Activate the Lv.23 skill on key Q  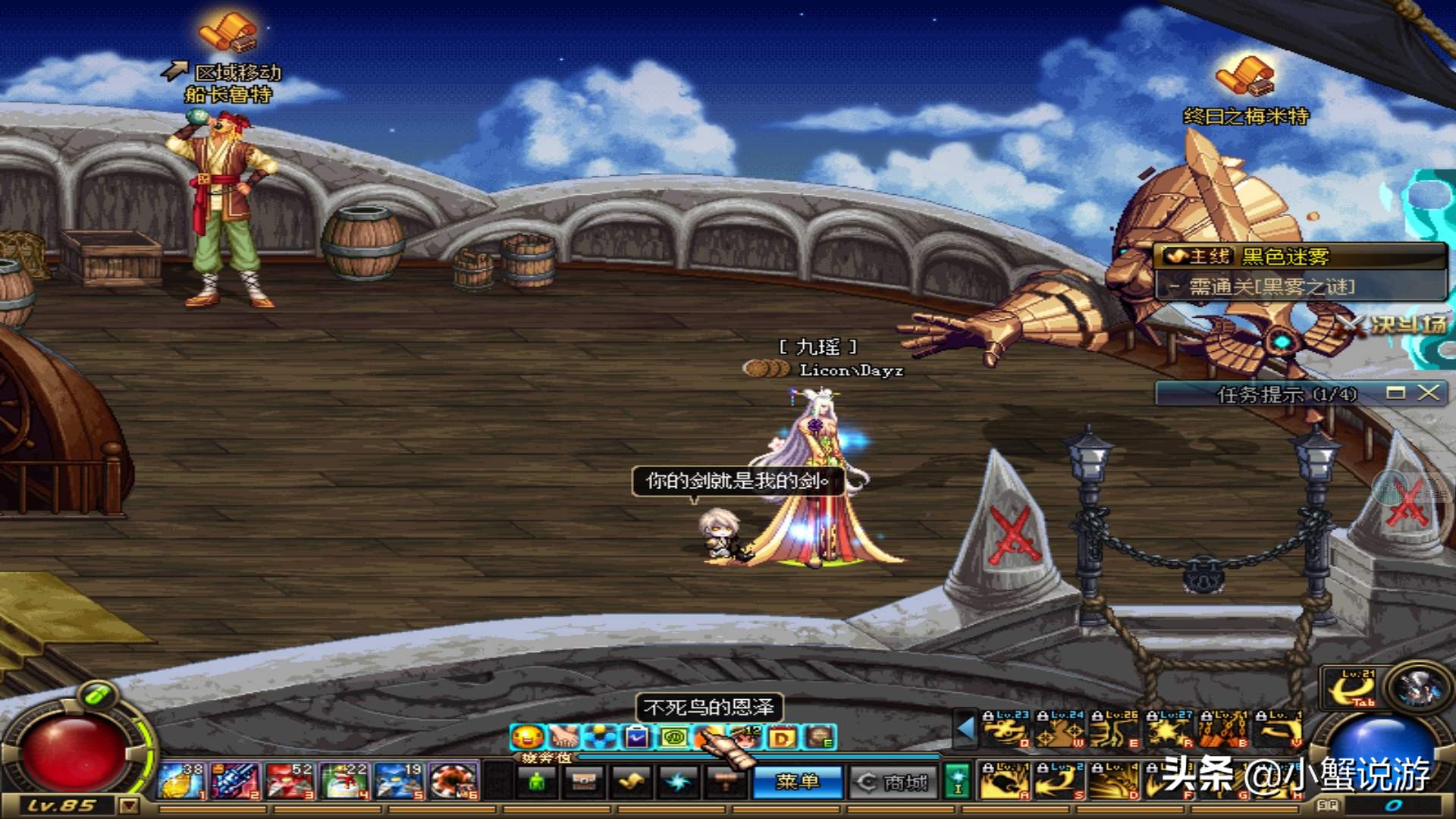(1004, 730)
